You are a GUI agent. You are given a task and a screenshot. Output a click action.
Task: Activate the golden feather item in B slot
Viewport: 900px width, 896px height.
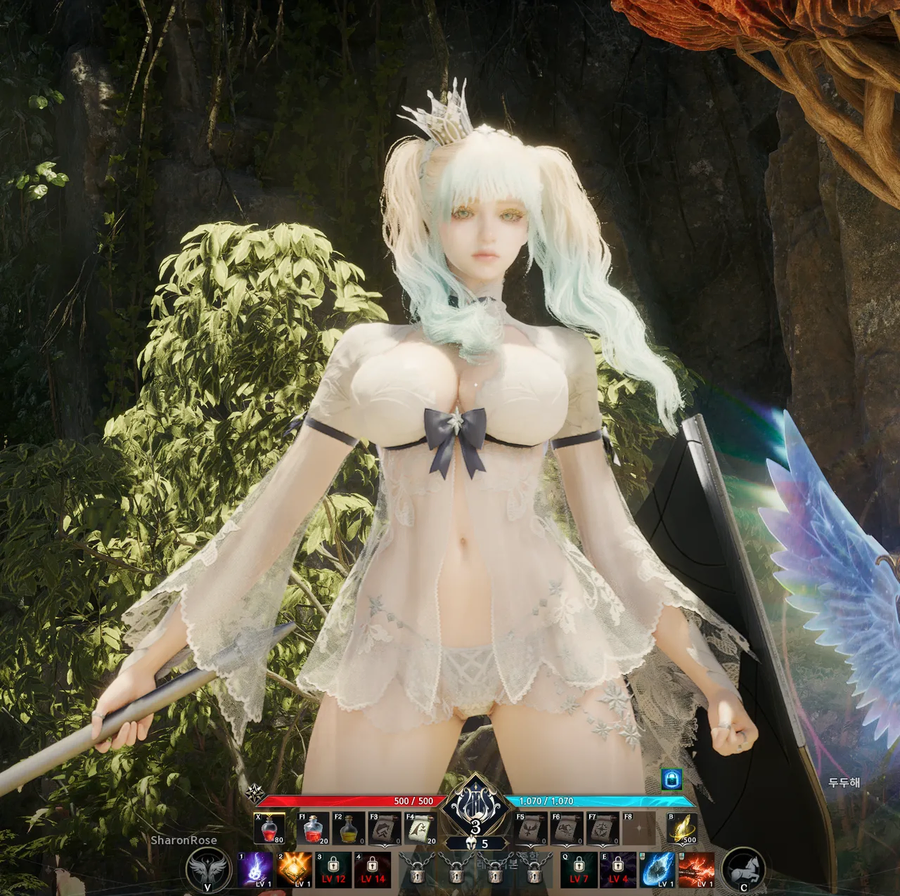coord(683,828)
